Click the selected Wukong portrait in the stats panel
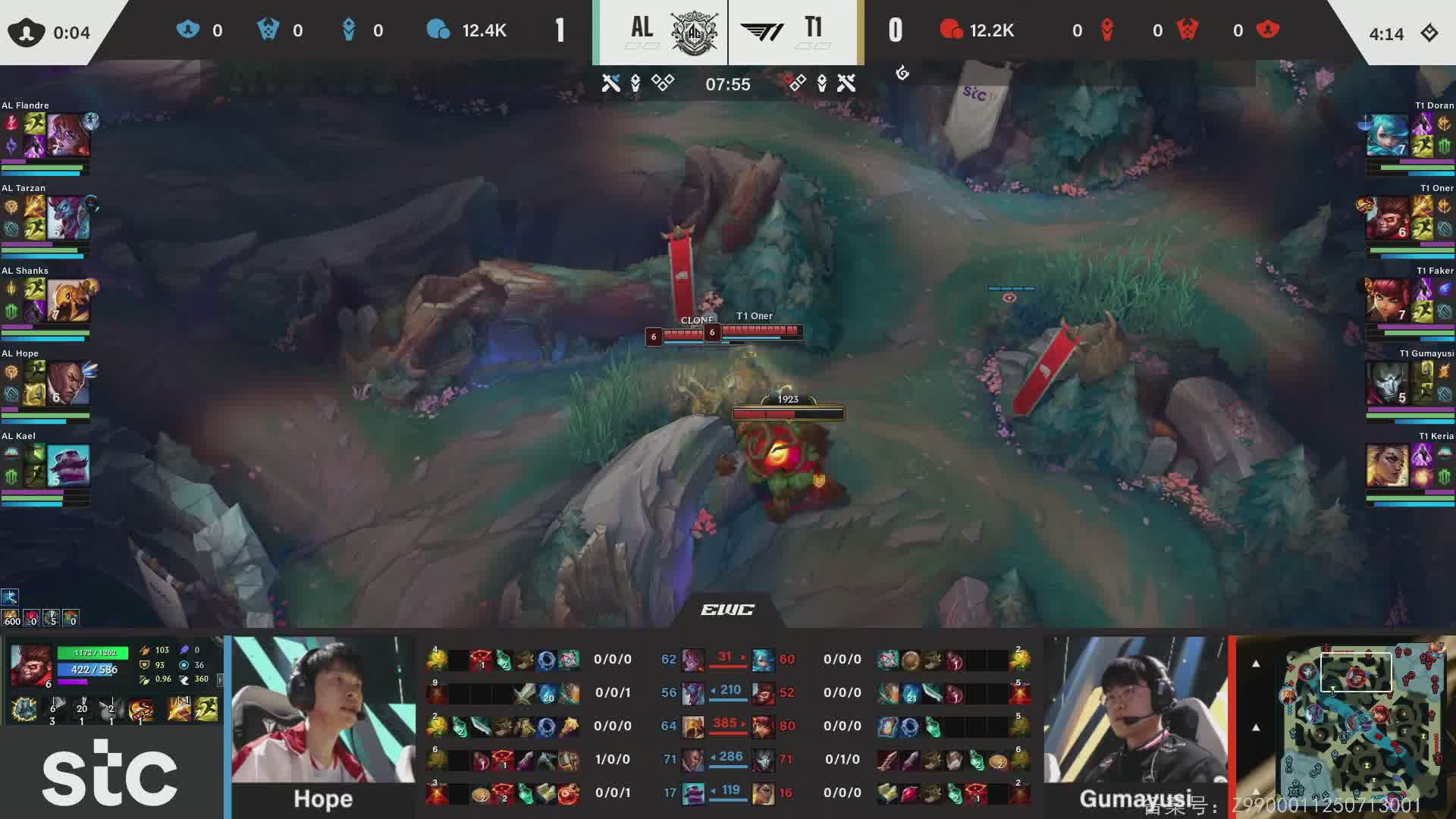This screenshot has width=1456, height=819. [32, 666]
